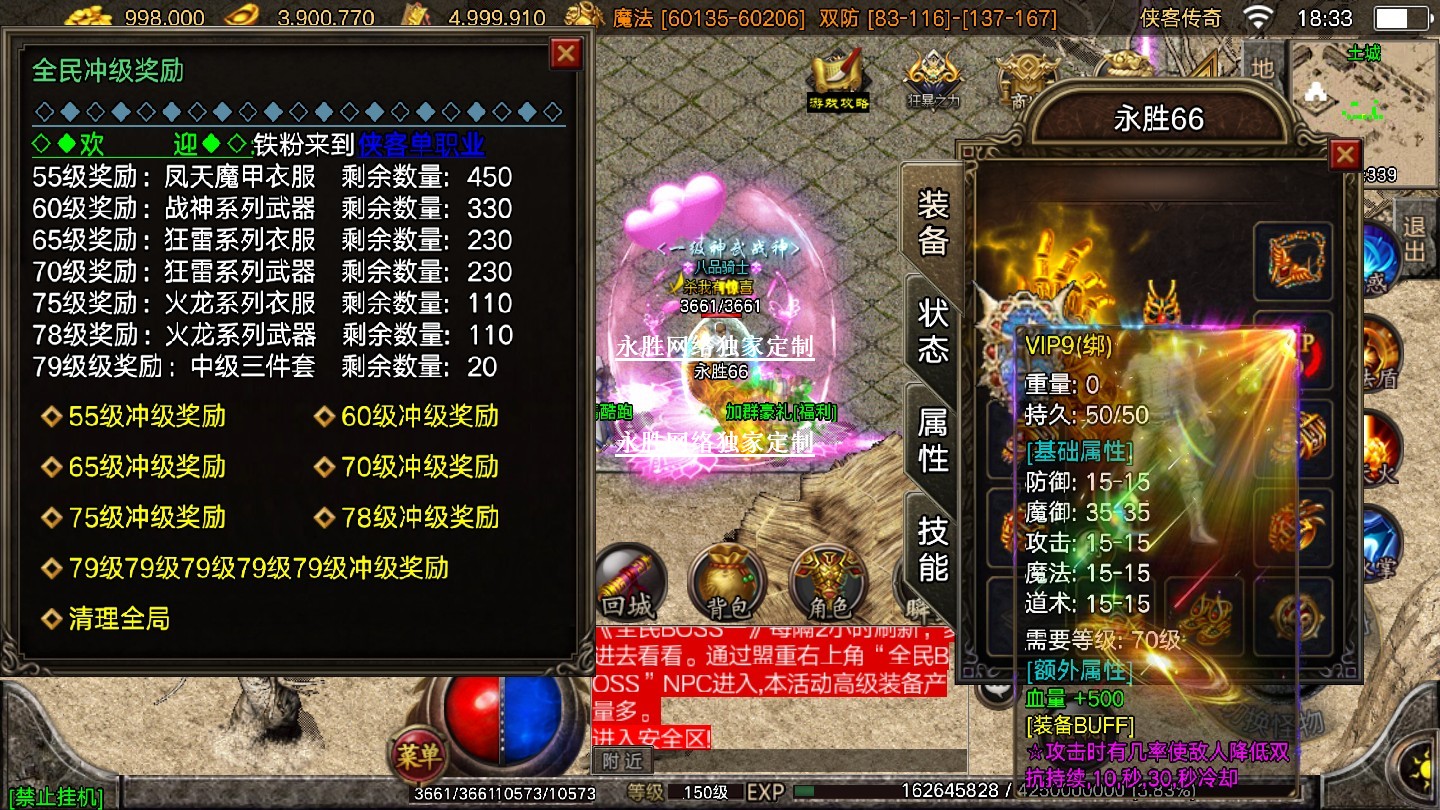Open the 侠客单职业 blue link
The image size is (1440, 810).
(421, 145)
